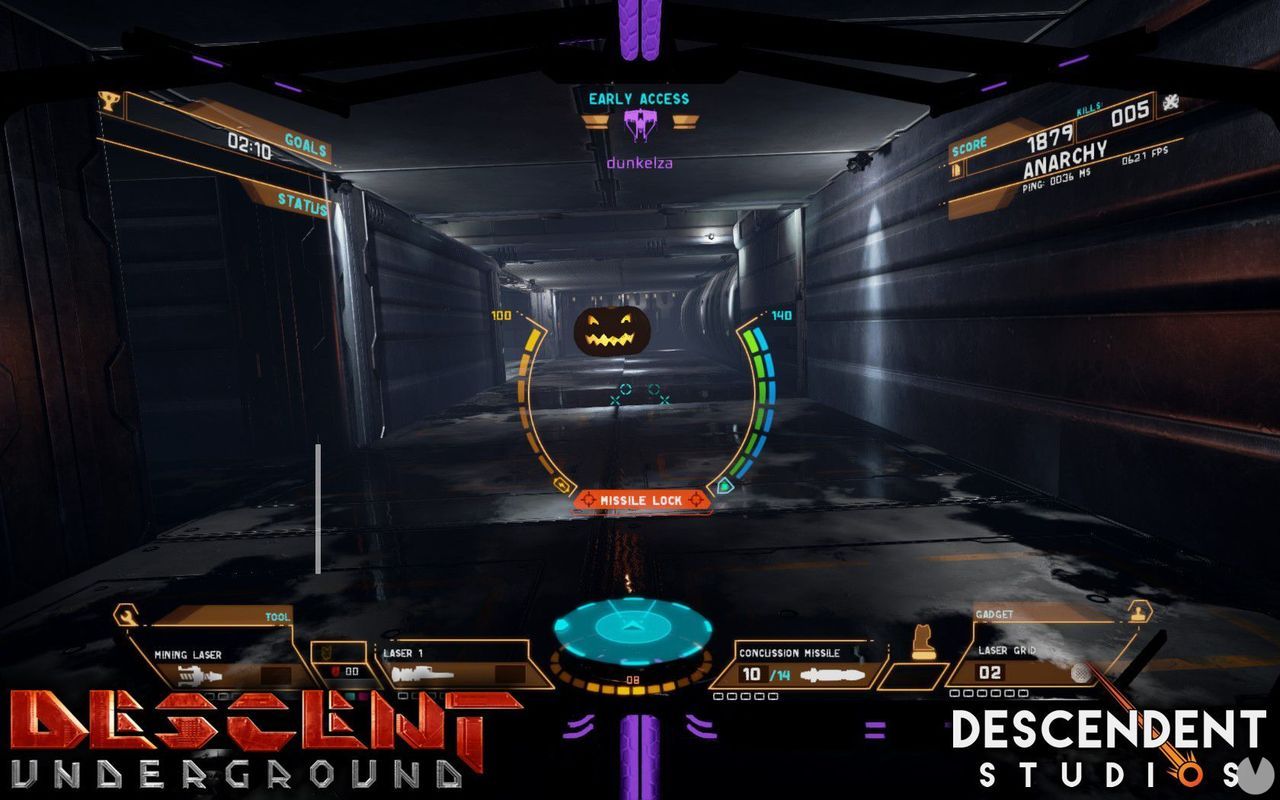1280x800 pixels.
Task: Click the Laser Grid gadget sphere icon
Action: tap(1079, 672)
